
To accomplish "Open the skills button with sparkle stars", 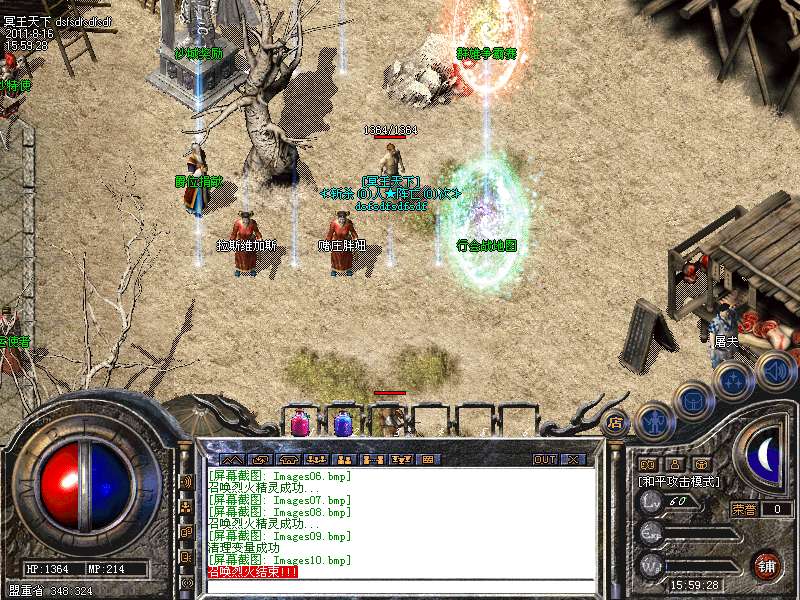I will (734, 380).
